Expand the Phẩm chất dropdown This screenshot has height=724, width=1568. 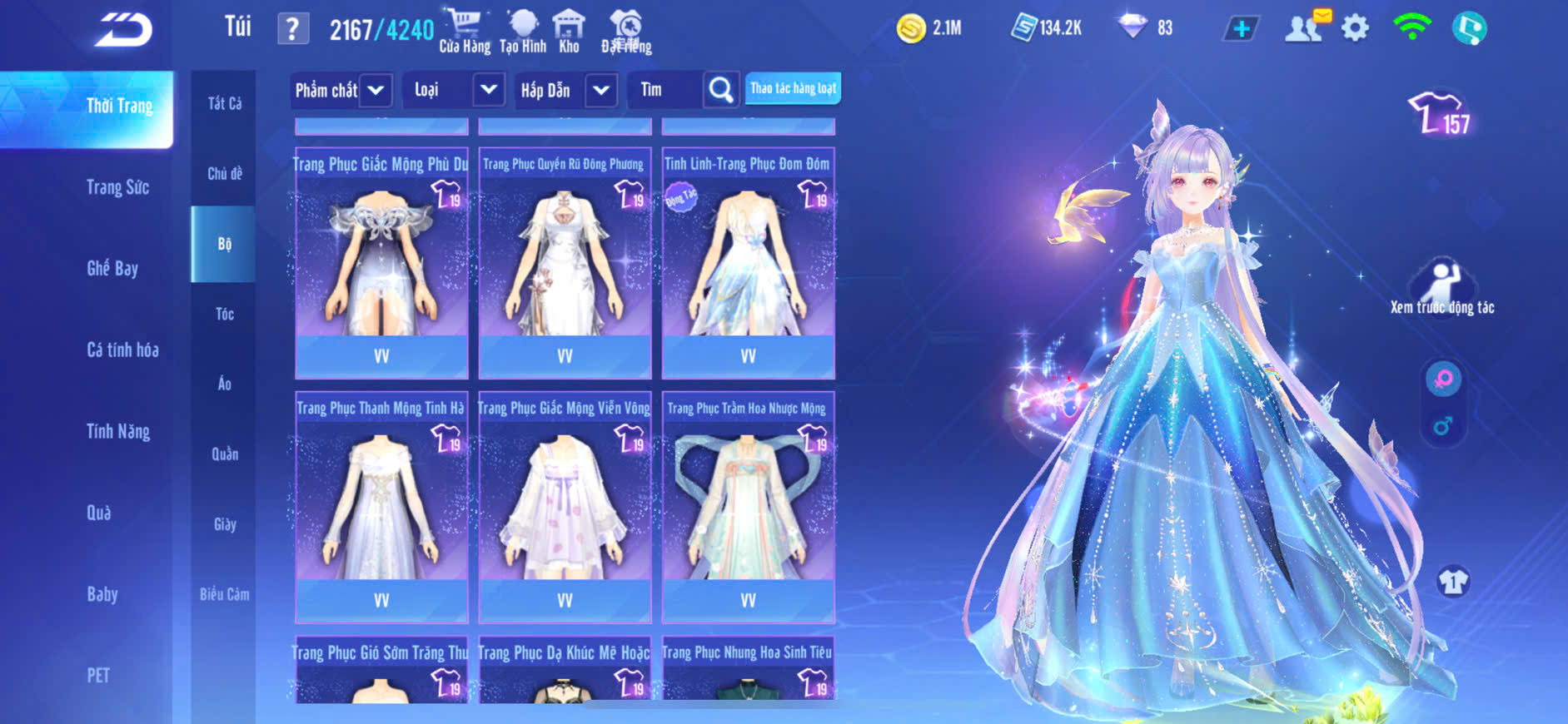376,90
